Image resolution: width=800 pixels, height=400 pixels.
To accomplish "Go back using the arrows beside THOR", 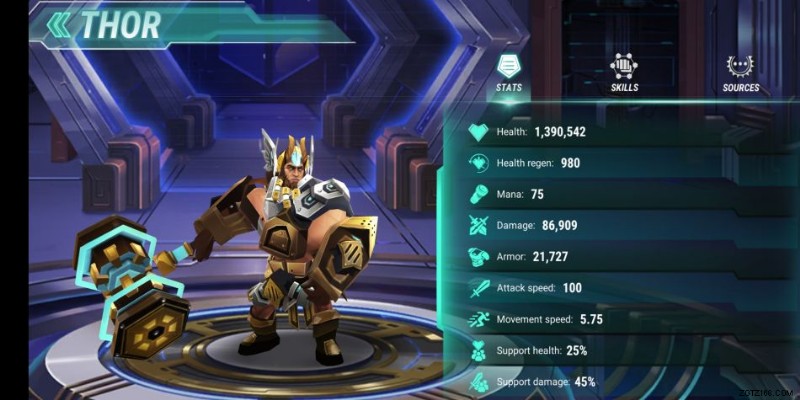I will [x=59, y=25].
